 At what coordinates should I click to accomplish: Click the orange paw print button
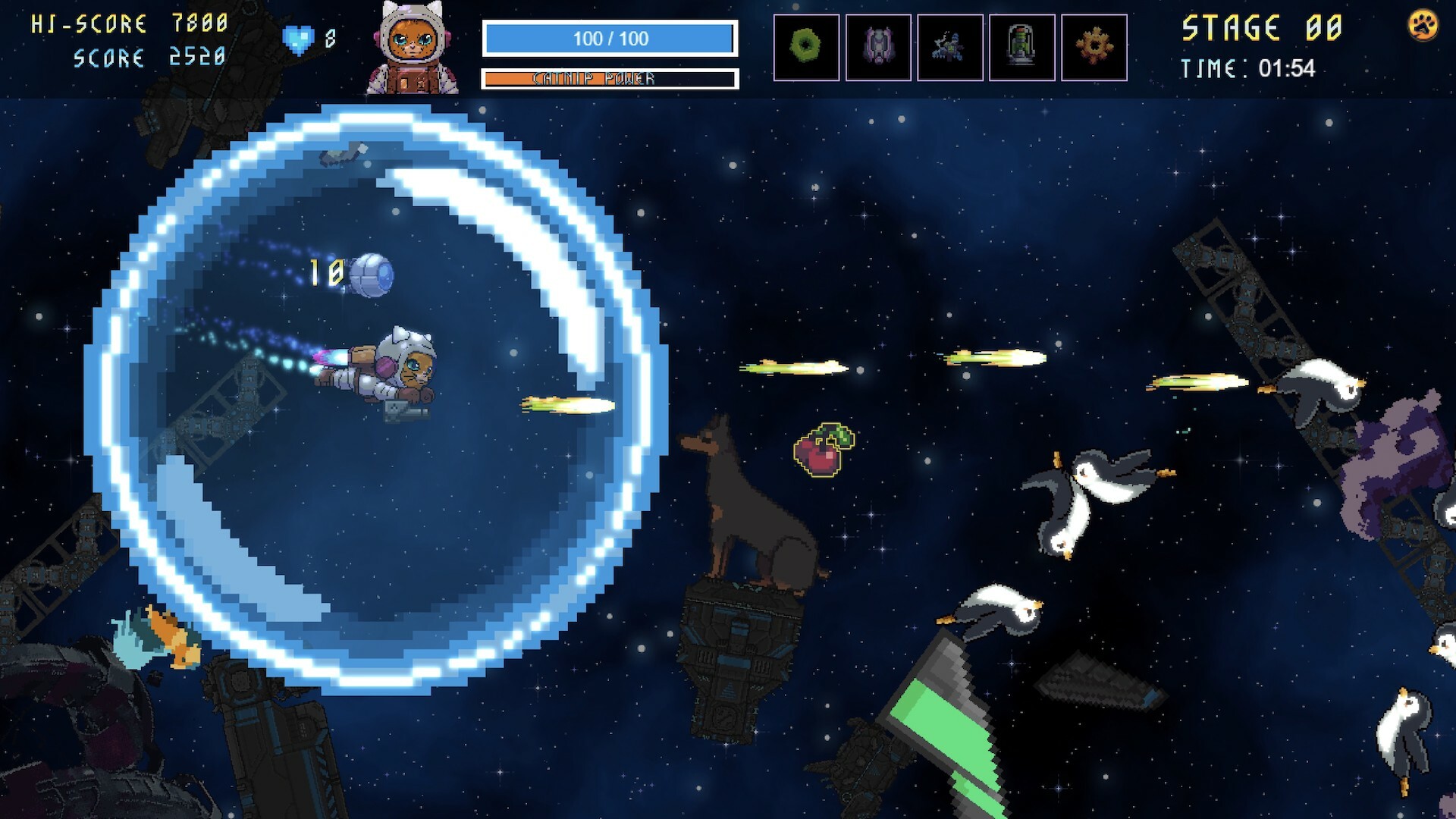point(1423,27)
